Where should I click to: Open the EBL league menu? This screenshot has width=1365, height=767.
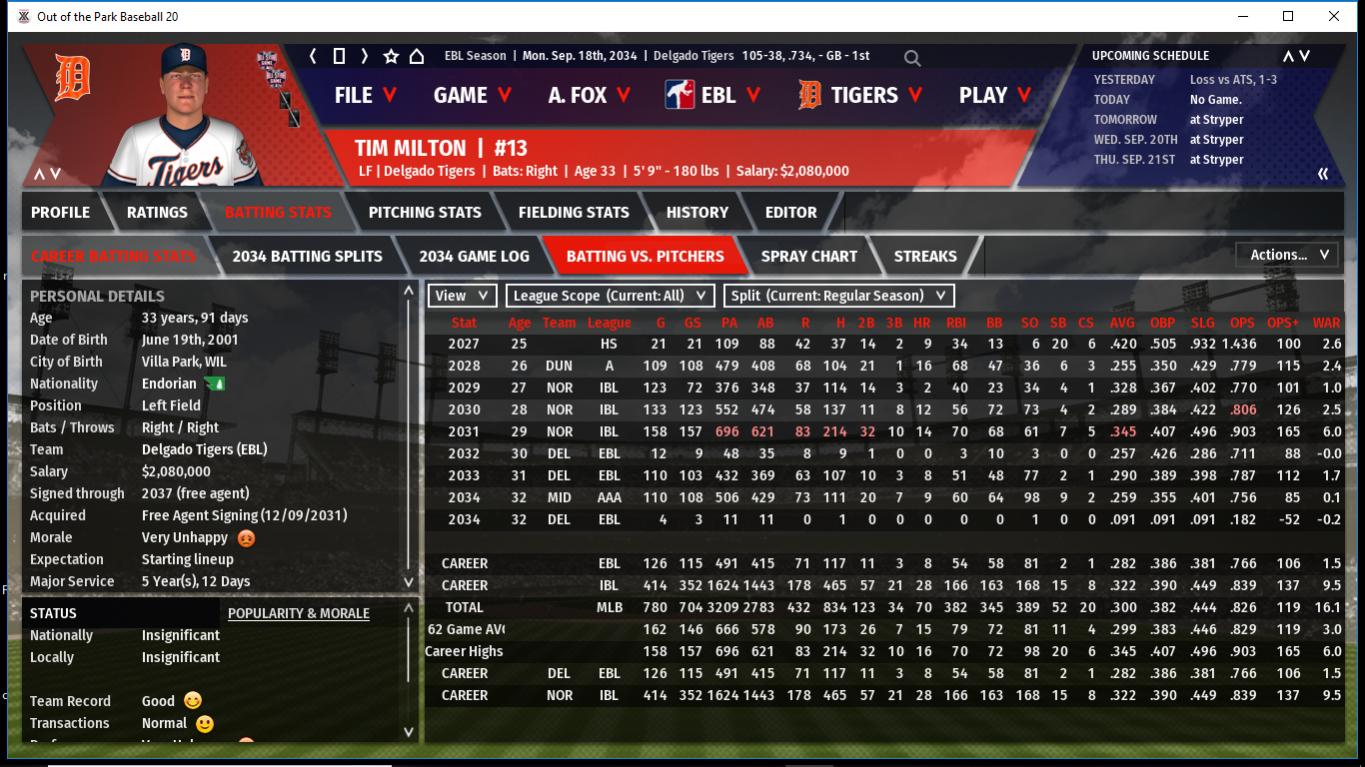click(x=714, y=95)
